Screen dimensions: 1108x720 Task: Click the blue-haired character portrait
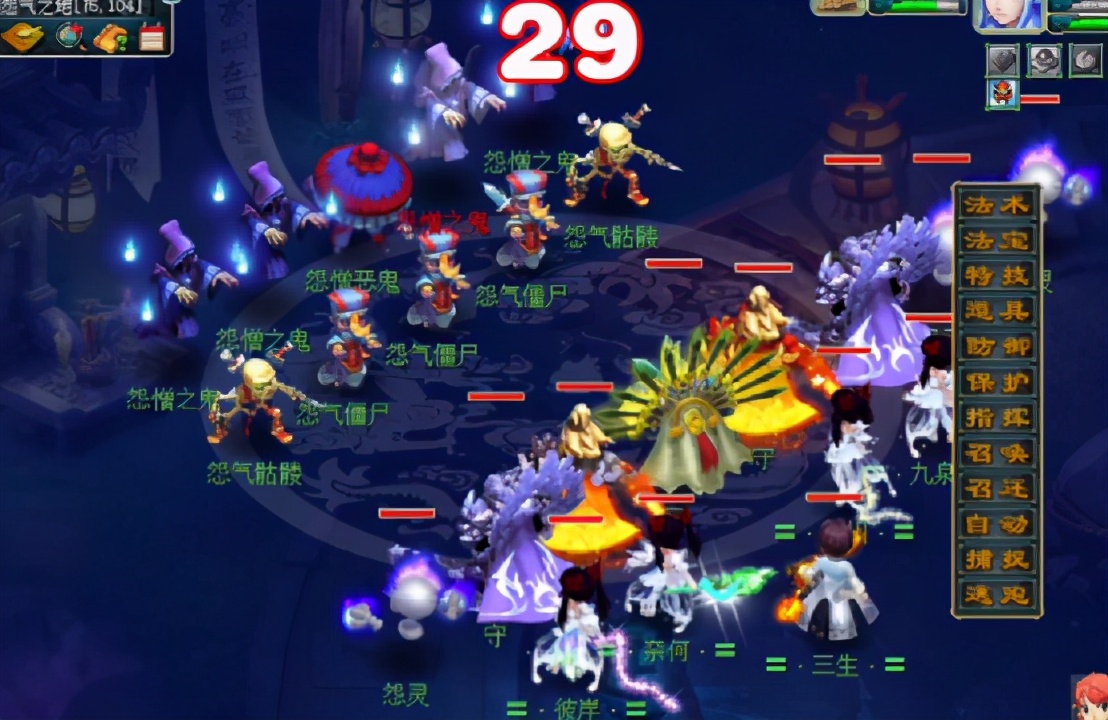[1009, 14]
